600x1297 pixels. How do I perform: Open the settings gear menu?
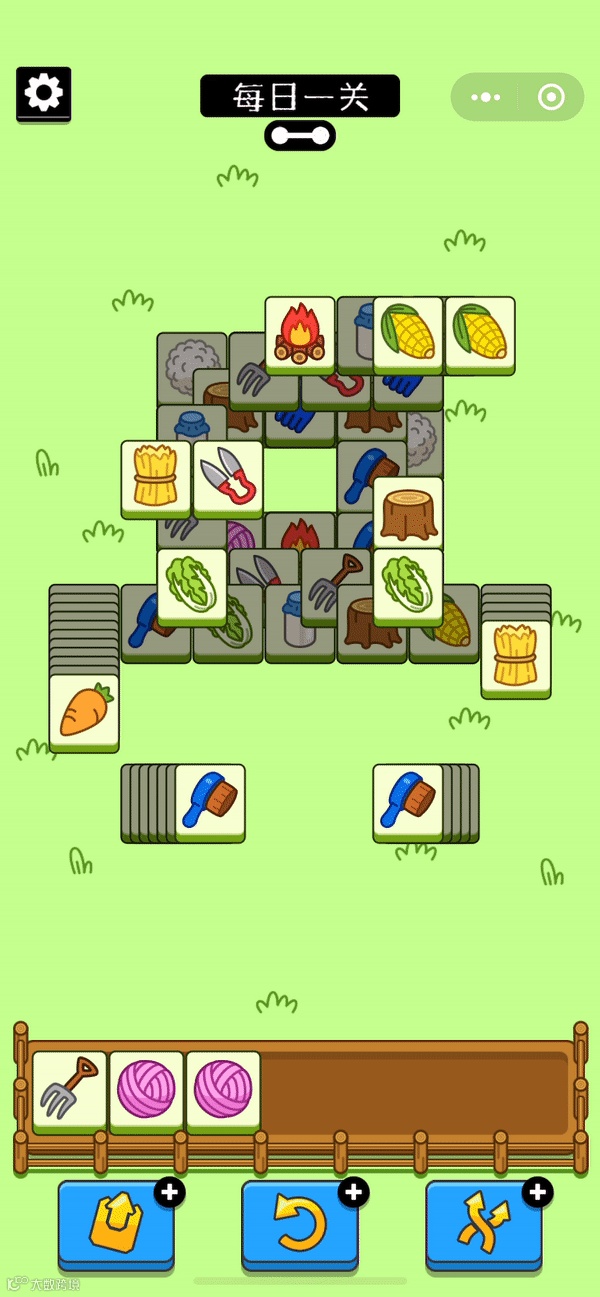(43, 94)
